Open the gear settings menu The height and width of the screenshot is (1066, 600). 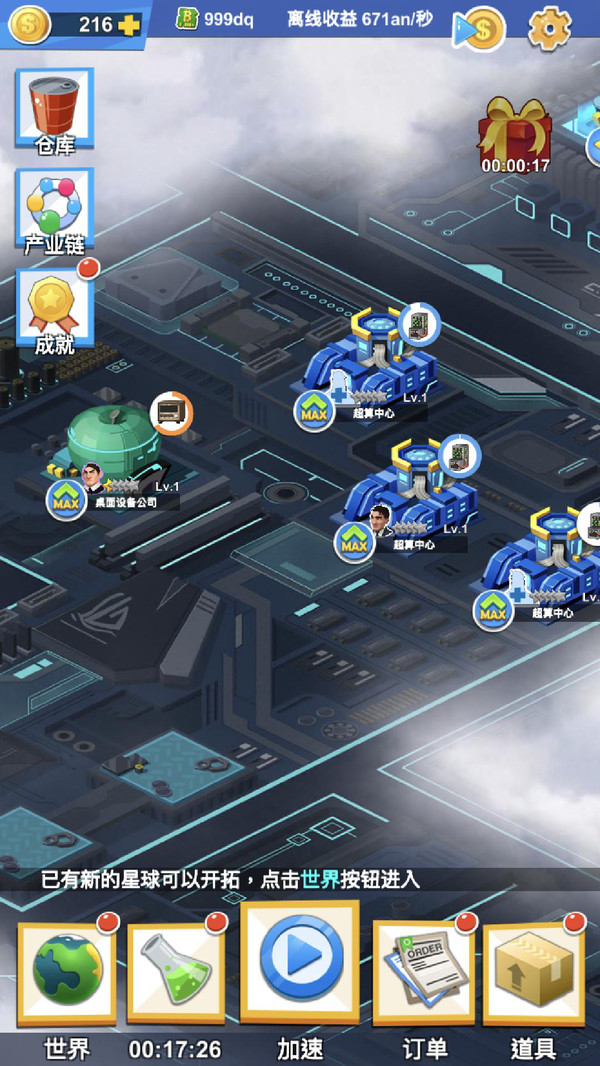(x=548, y=27)
